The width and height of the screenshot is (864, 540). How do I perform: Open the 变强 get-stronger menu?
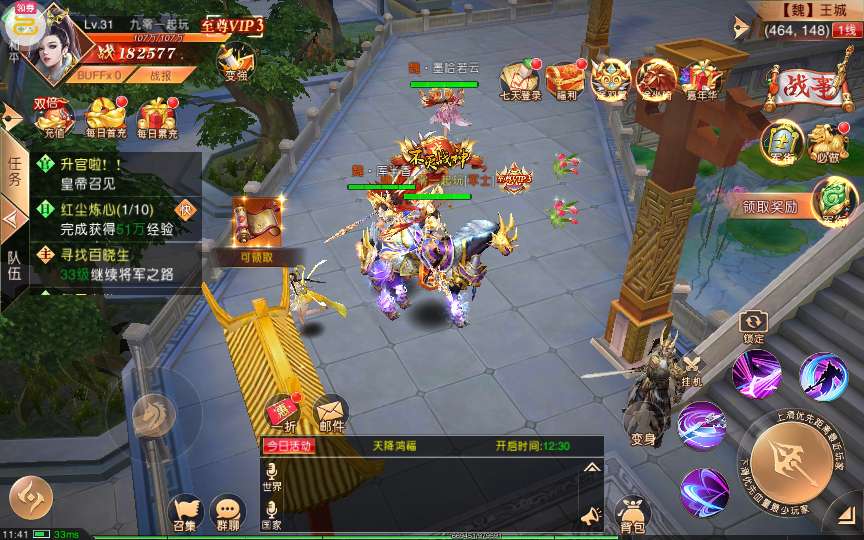click(237, 62)
